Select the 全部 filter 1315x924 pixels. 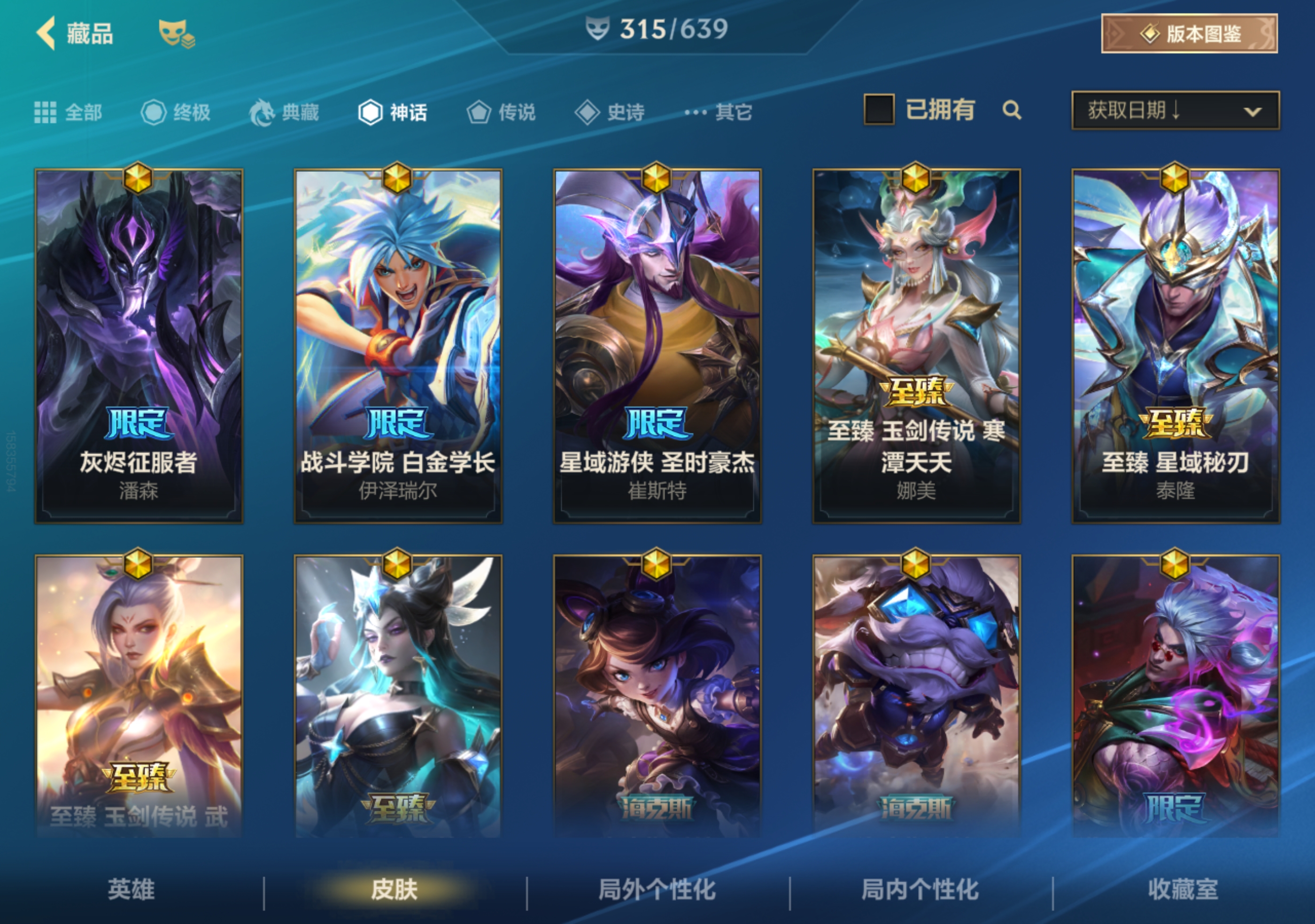pos(68,112)
